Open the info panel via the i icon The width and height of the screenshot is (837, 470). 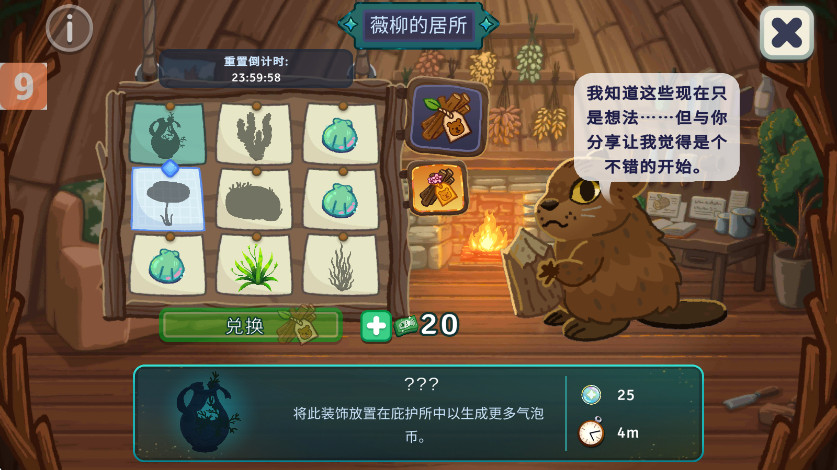(69, 28)
